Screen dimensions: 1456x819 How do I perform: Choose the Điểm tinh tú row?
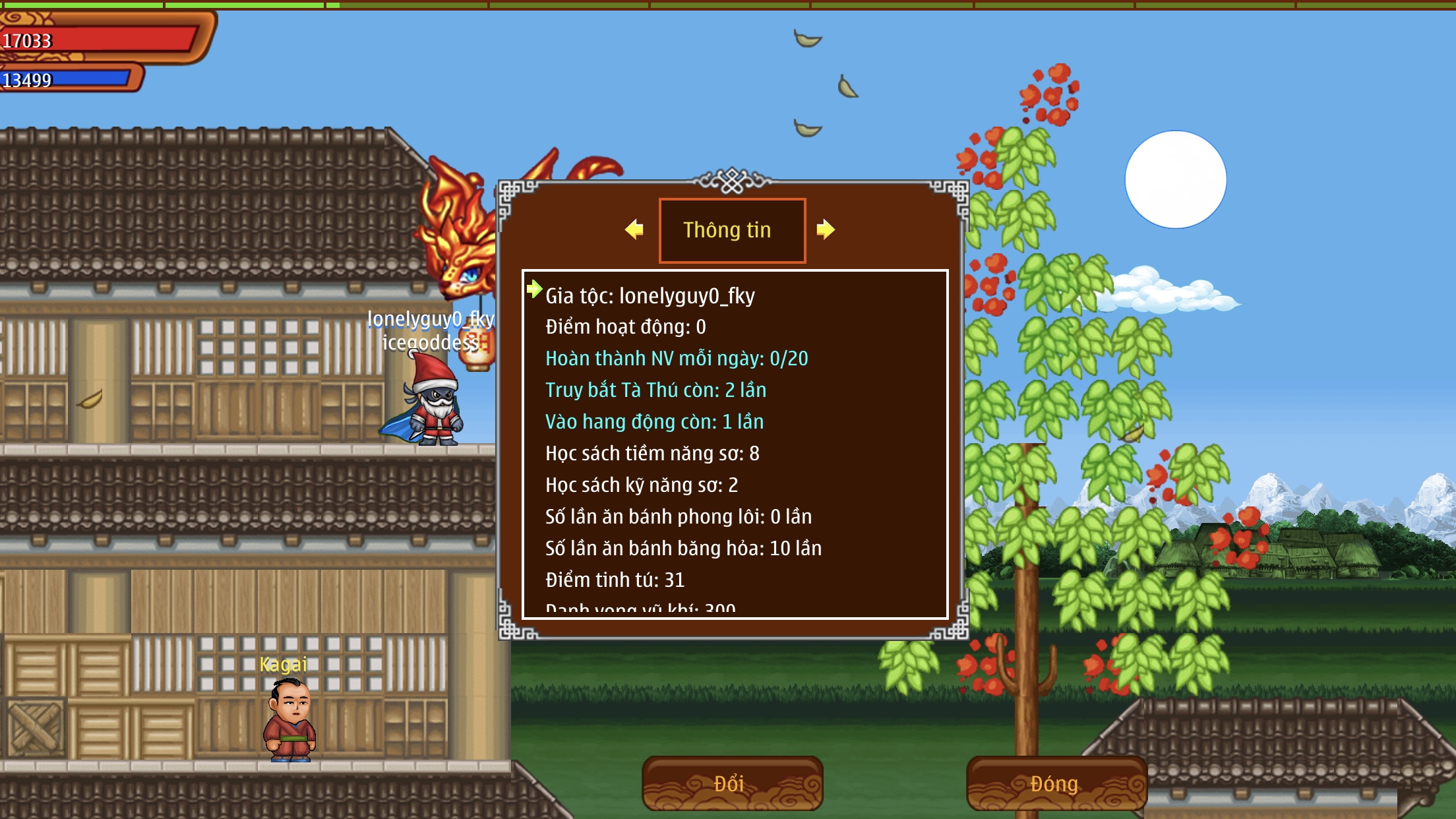coord(615,580)
